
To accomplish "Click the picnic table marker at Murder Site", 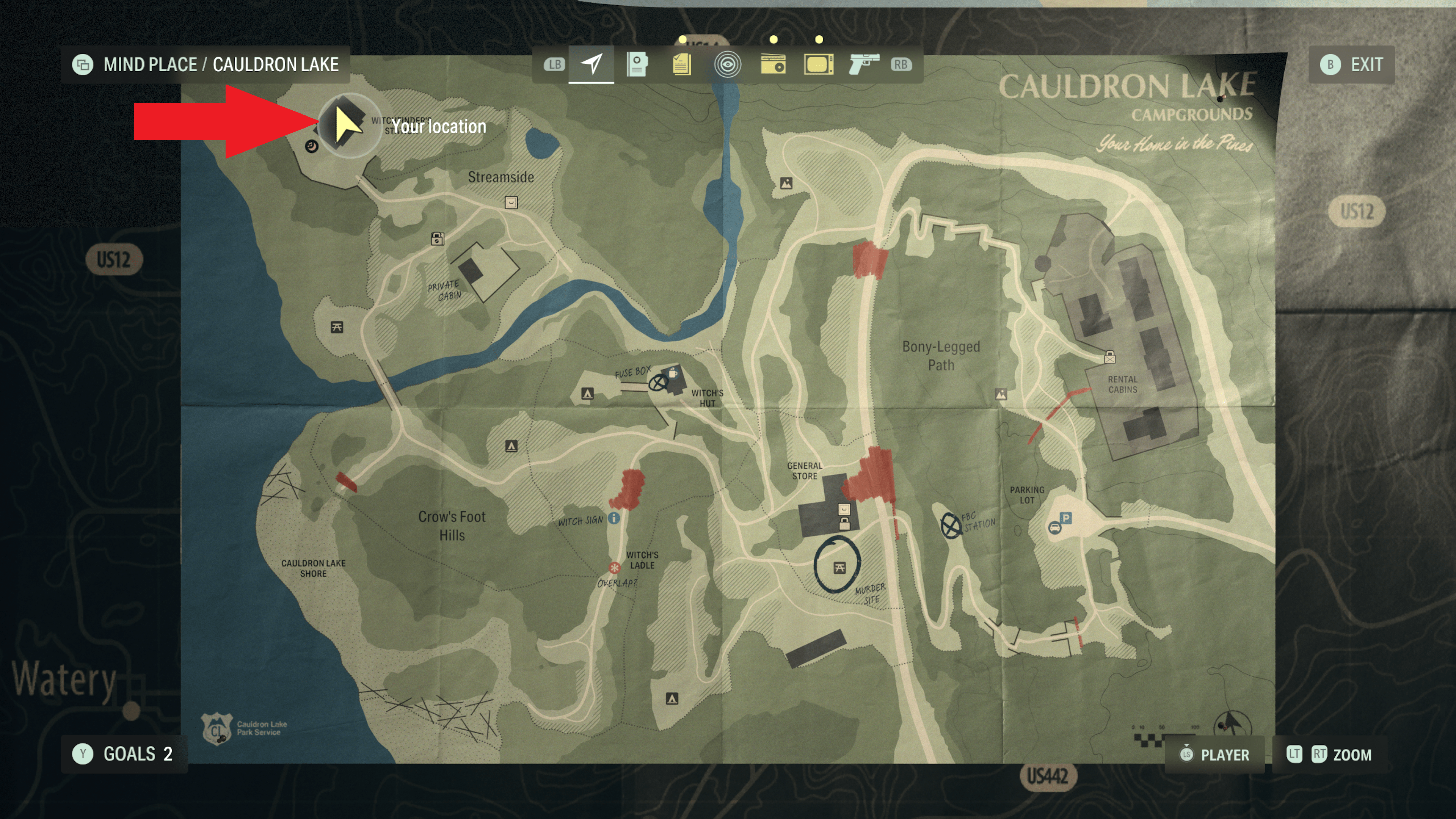I will tap(839, 568).
